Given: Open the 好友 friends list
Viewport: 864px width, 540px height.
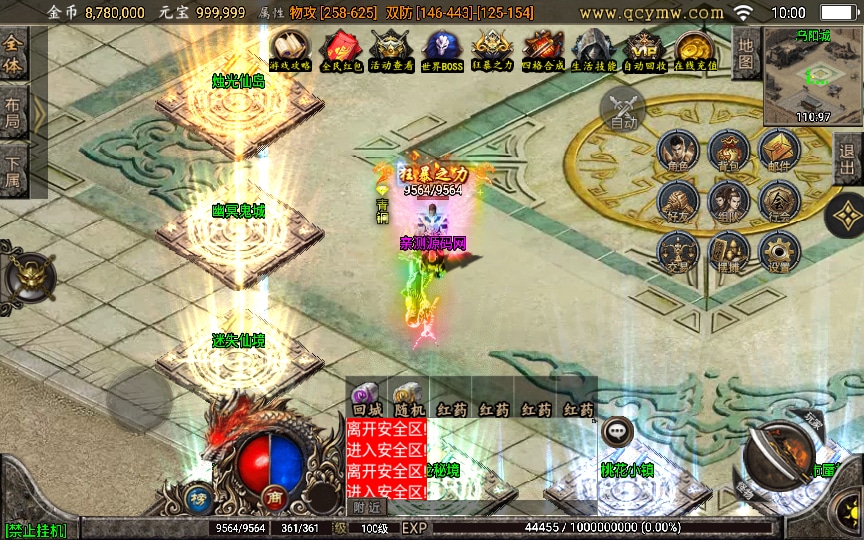Looking at the screenshot, I should (x=679, y=201).
